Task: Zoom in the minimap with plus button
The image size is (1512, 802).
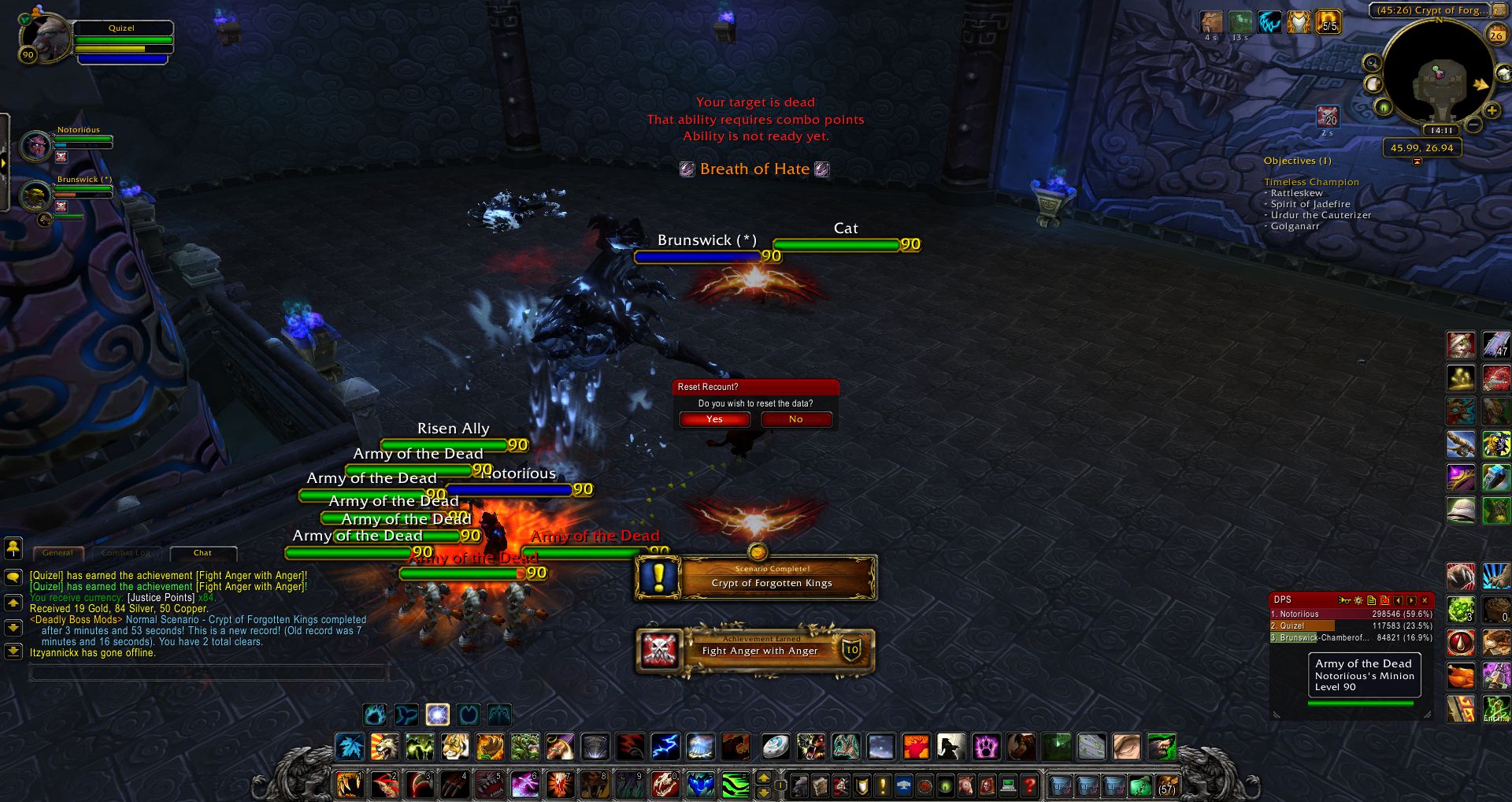Action: [1492, 111]
